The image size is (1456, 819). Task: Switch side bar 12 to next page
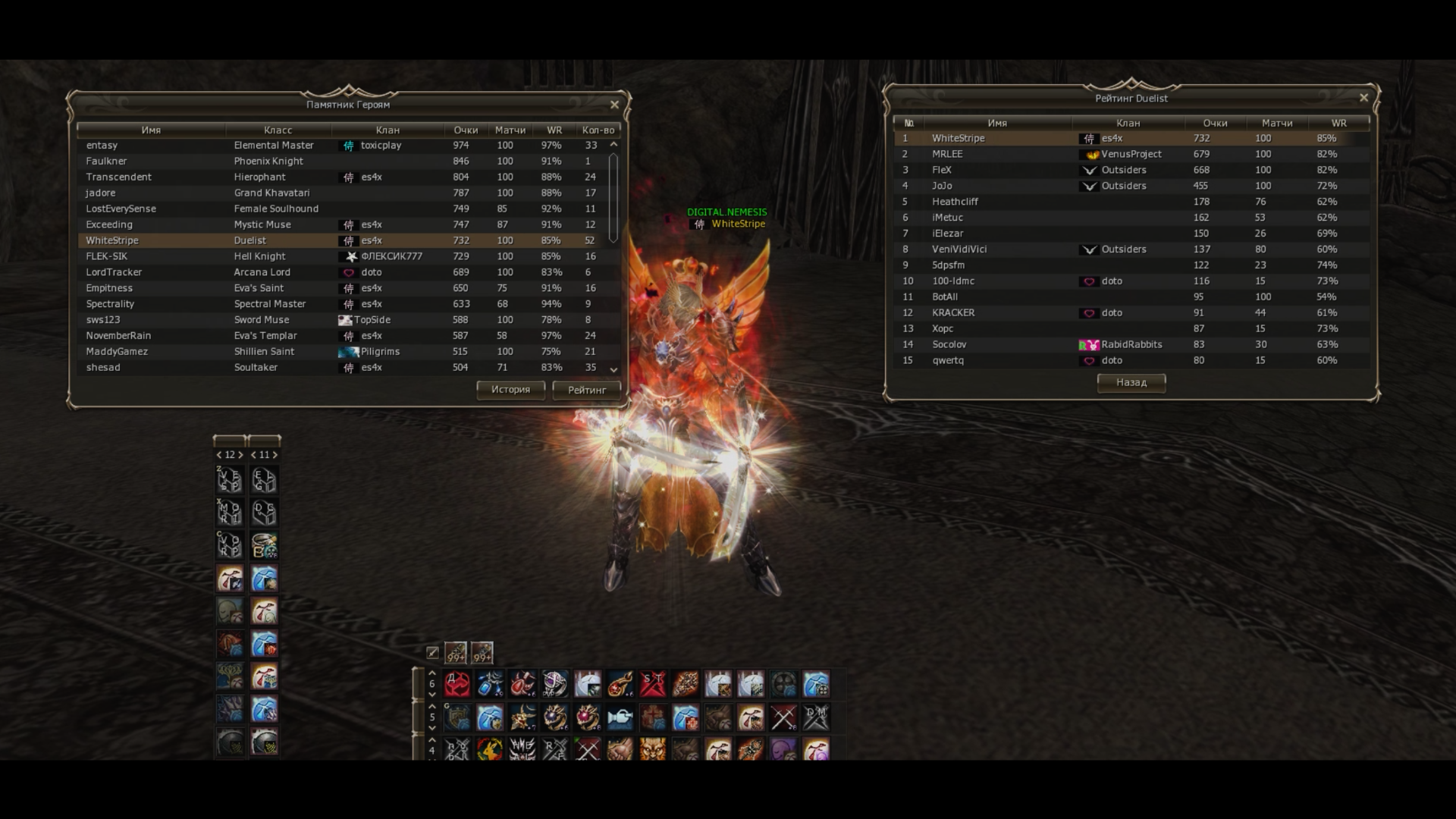(x=240, y=455)
